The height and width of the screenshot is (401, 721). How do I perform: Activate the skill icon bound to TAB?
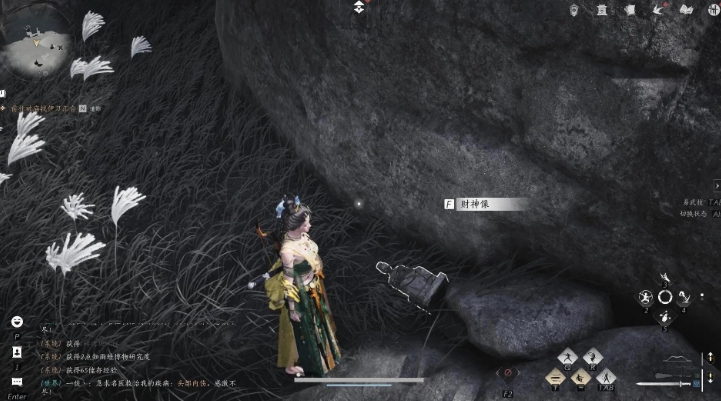(606, 376)
